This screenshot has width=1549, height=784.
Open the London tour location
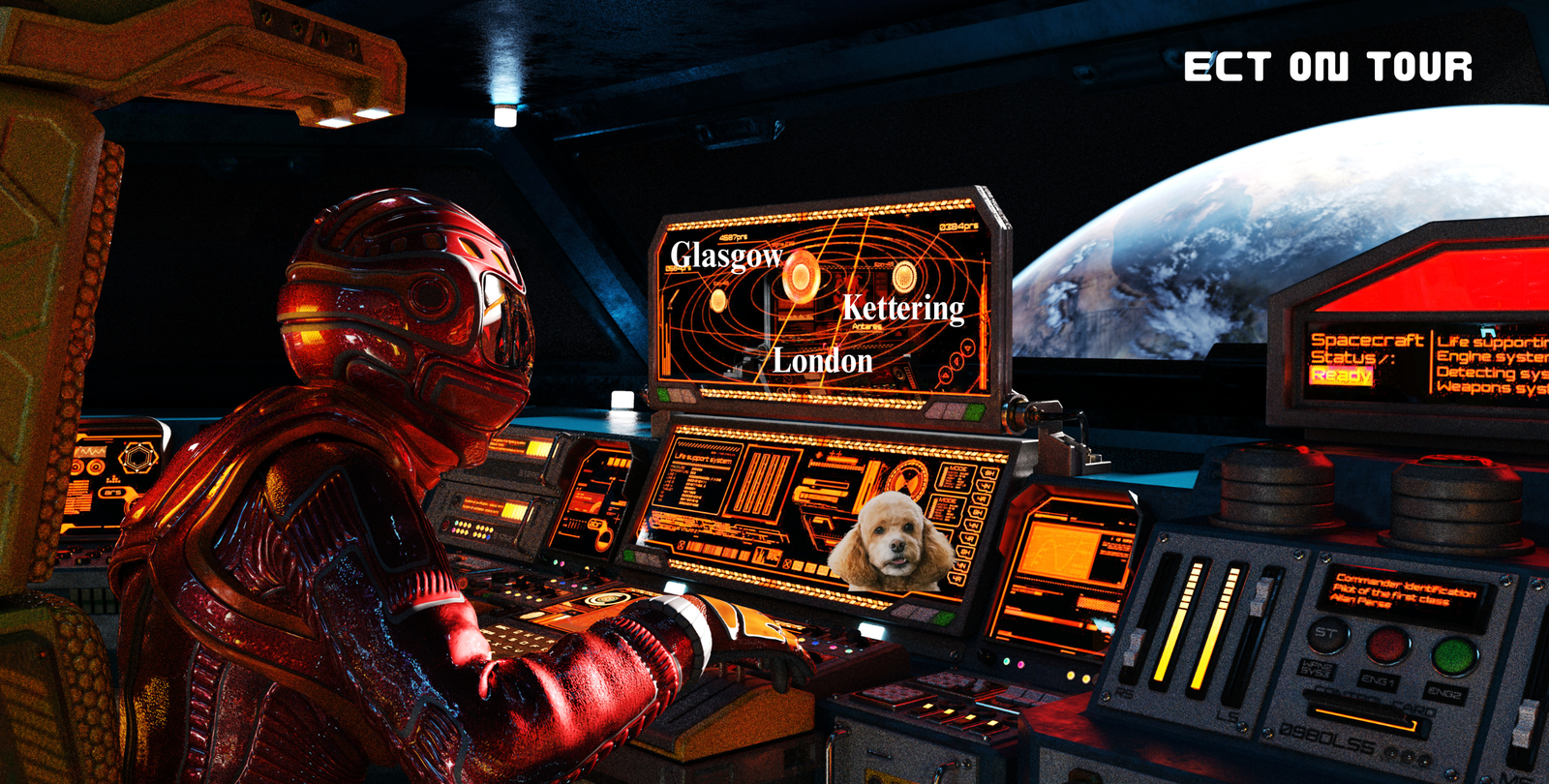click(x=822, y=361)
